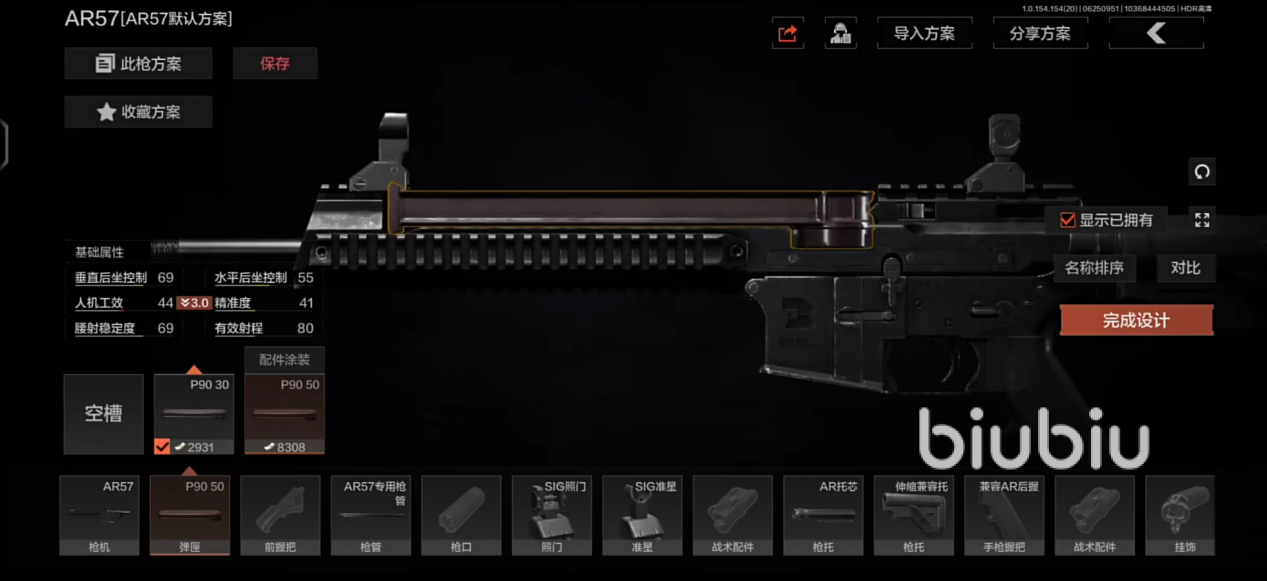Image resolution: width=1267 pixels, height=581 pixels.
Task: Open the 配件涂装 attachment paint tab
Action: [x=284, y=360]
